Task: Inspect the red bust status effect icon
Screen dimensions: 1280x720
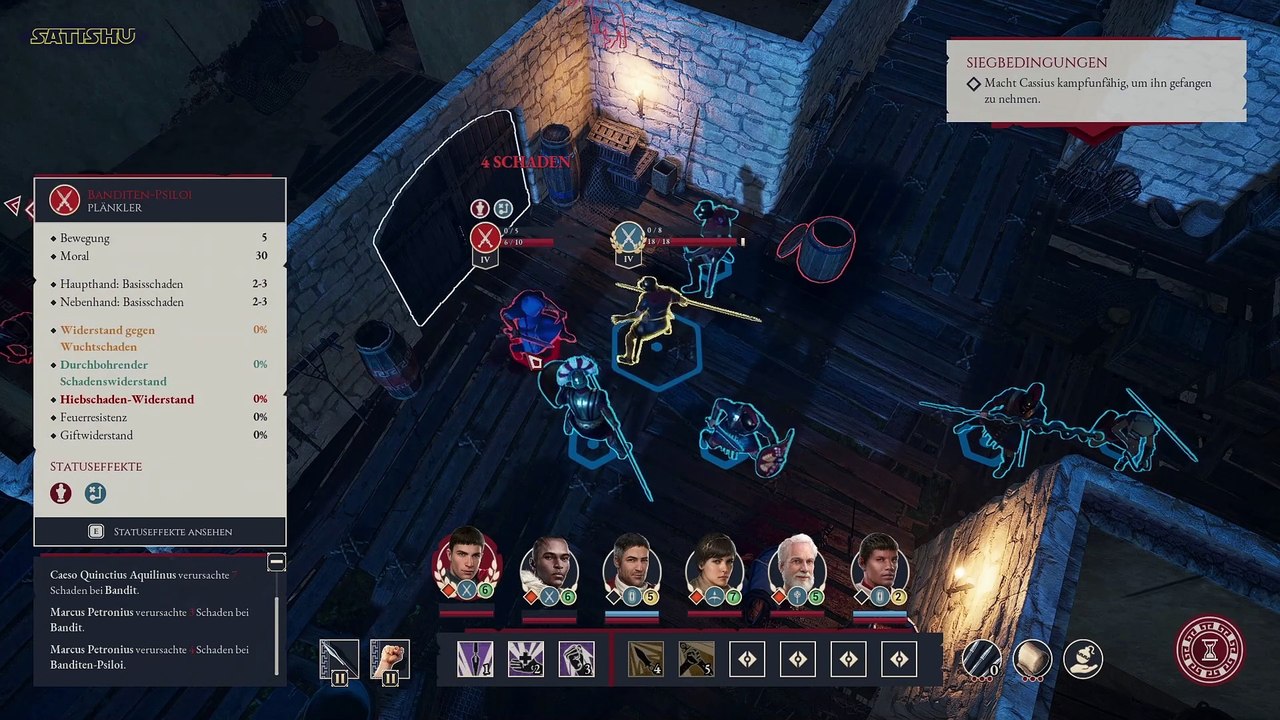Action: click(x=62, y=493)
